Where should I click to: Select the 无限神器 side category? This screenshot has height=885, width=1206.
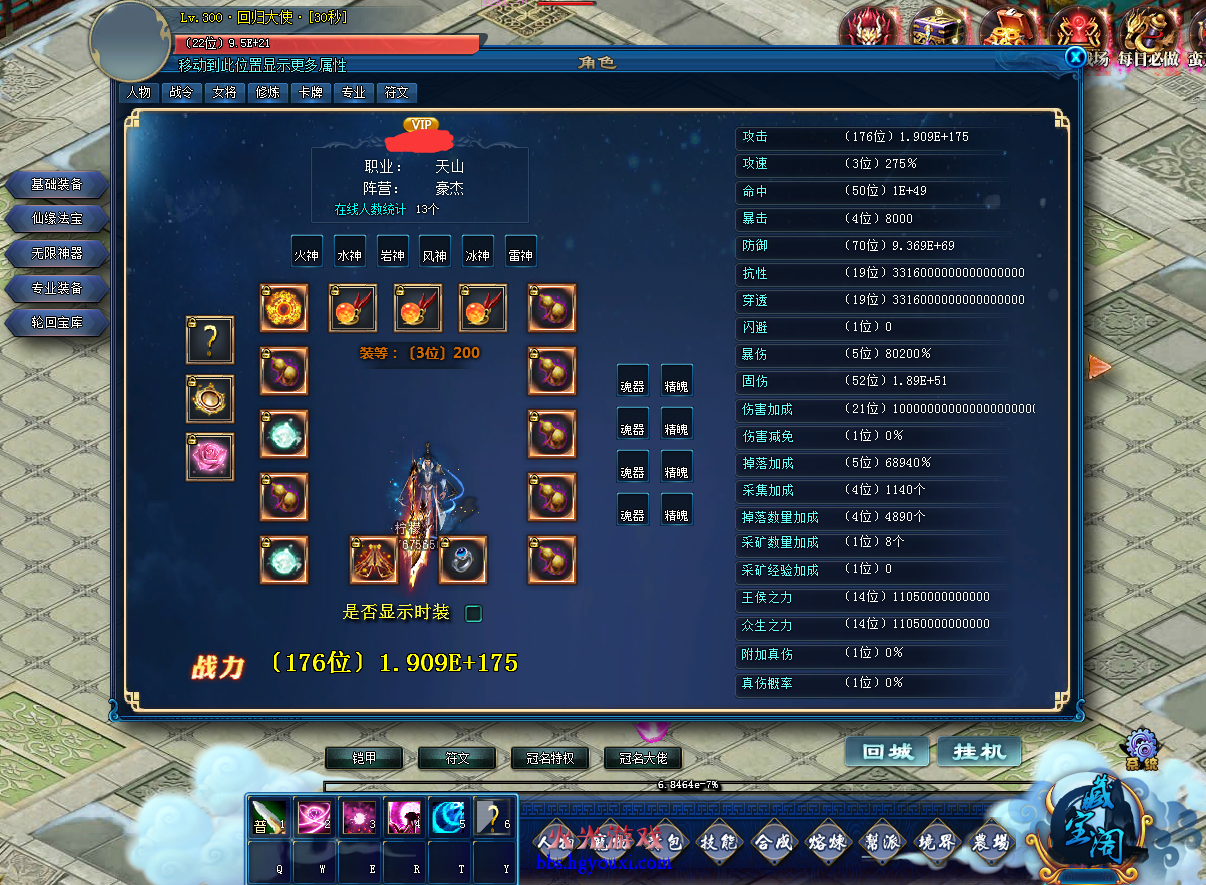point(57,254)
